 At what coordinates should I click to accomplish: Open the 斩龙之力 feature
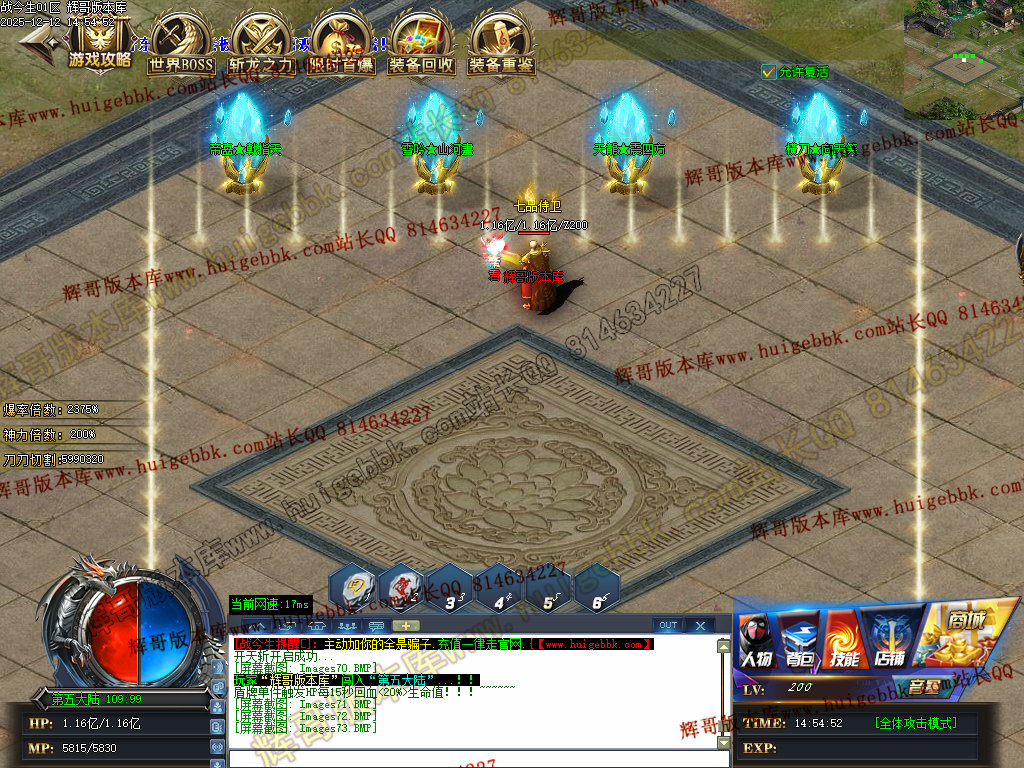coord(262,44)
